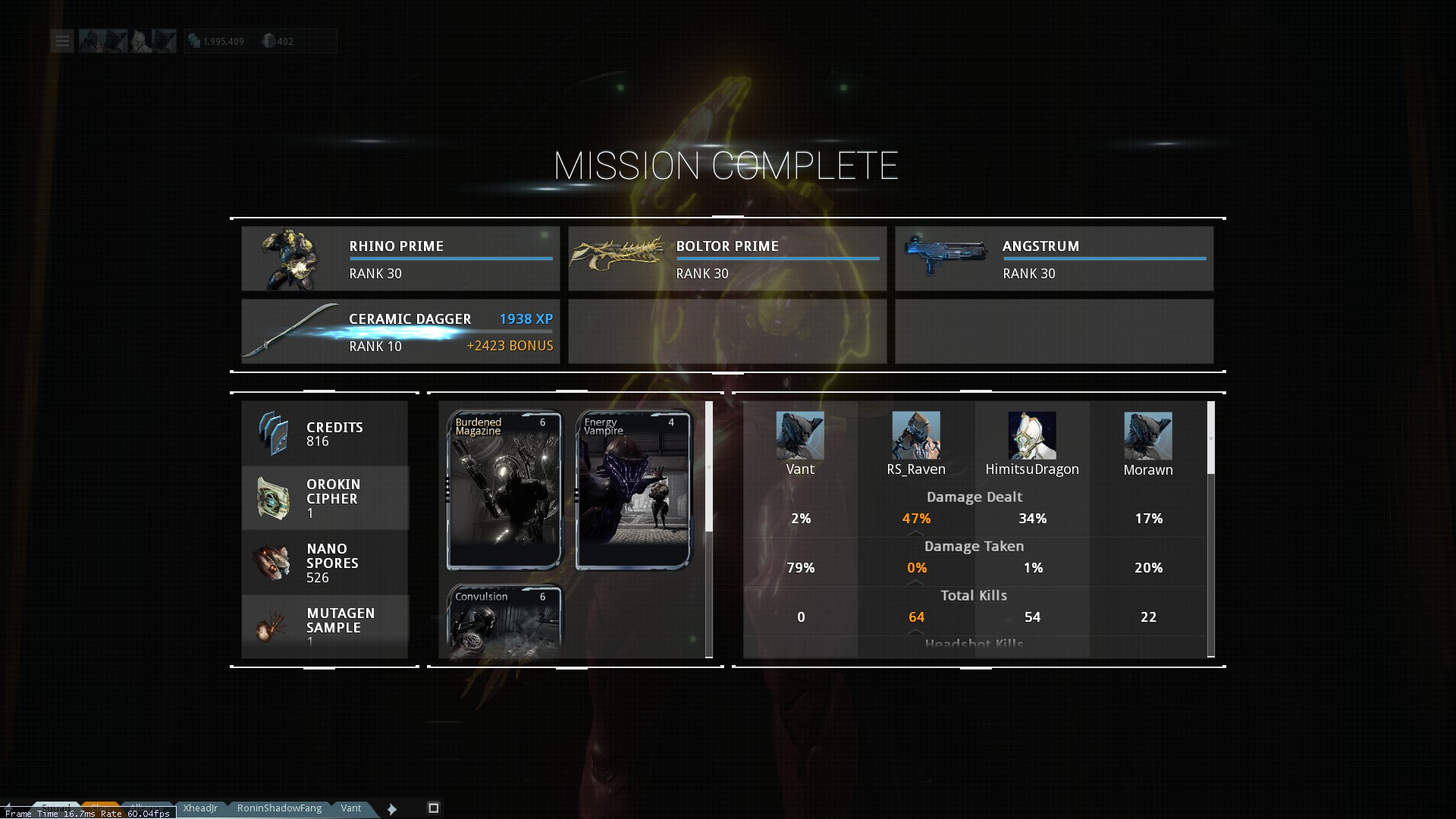Screen dimensions: 1456x819
Task: Inspect the Burdened Magazine mod card
Action: 504,491
